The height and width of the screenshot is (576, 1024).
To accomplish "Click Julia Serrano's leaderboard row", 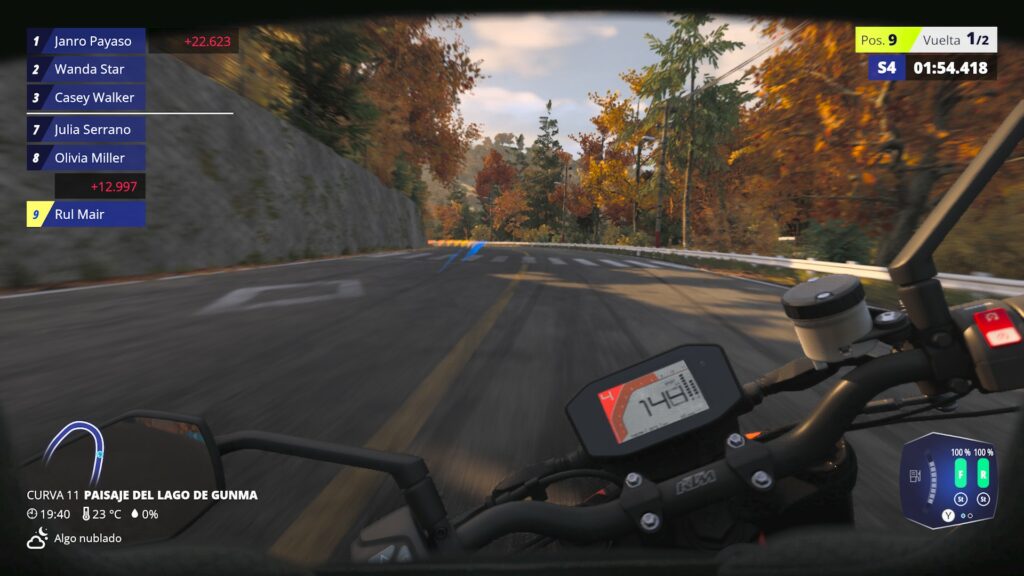I will tap(87, 129).
